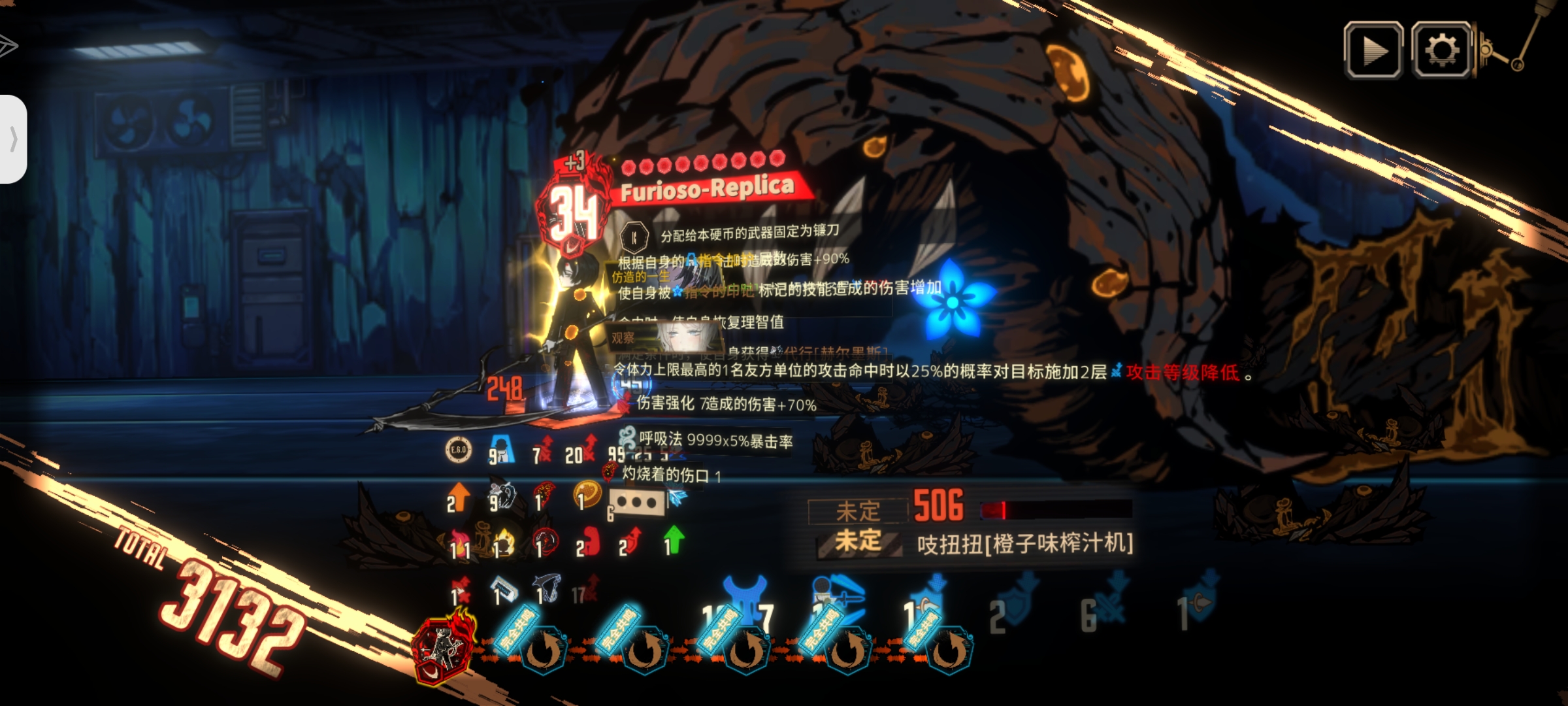Expand the three-dot coin counter indicator
The height and width of the screenshot is (706, 1568).
pyautogui.click(x=634, y=503)
